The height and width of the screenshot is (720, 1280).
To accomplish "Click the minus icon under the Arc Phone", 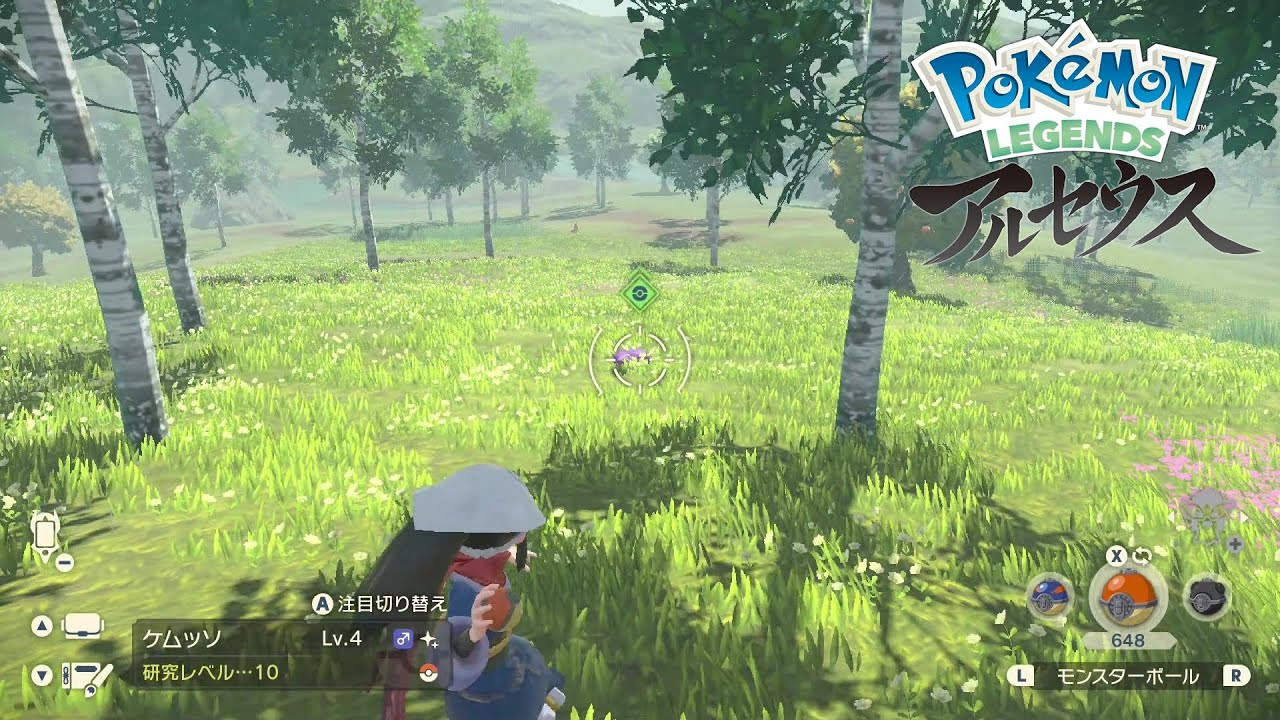I will tap(64, 562).
